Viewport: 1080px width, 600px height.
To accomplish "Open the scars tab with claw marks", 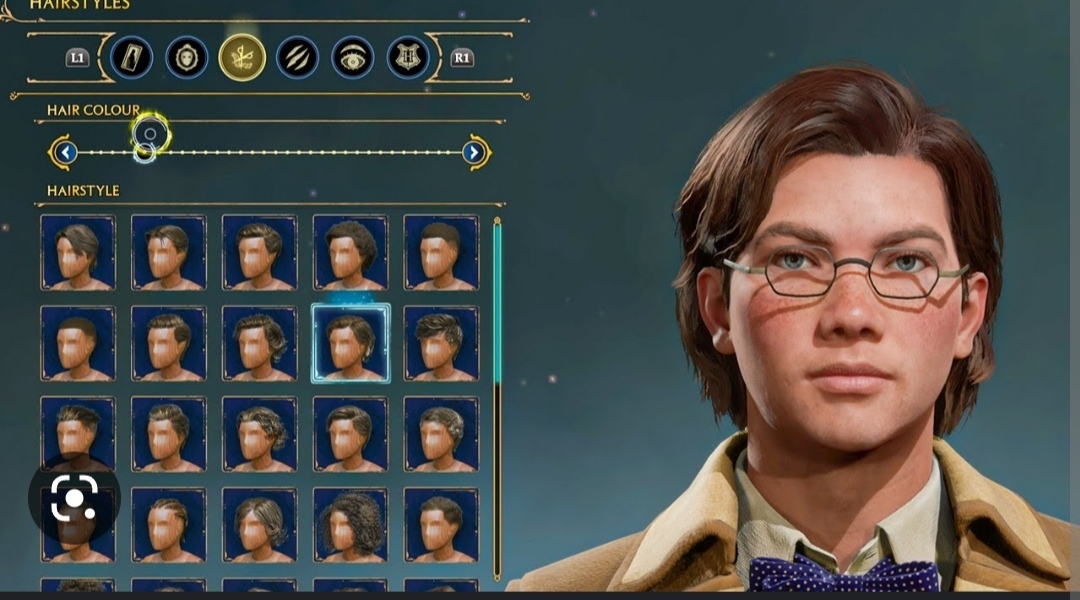I will (297, 57).
